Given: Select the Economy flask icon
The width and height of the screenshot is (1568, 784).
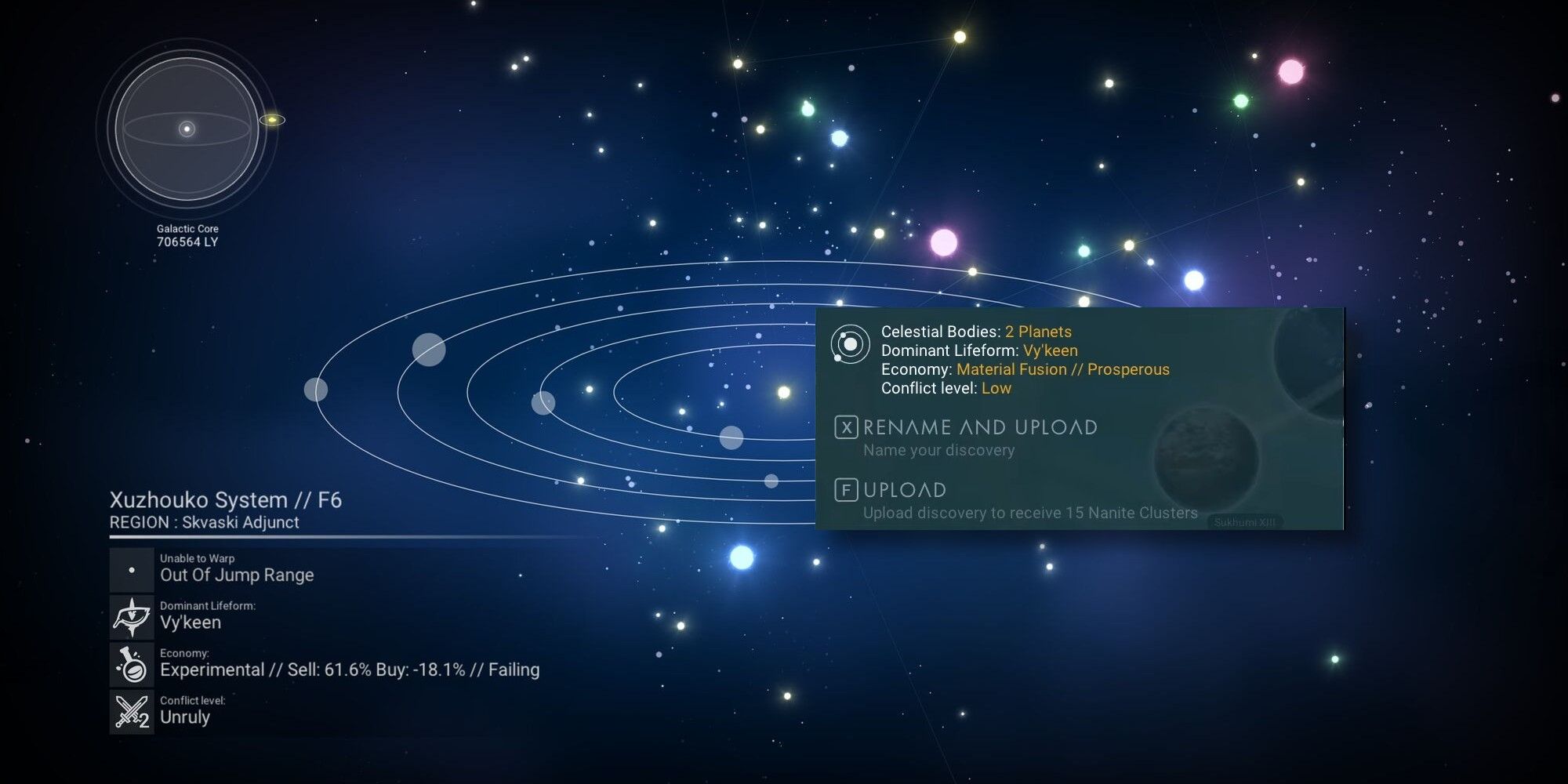Looking at the screenshot, I should [x=131, y=664].
